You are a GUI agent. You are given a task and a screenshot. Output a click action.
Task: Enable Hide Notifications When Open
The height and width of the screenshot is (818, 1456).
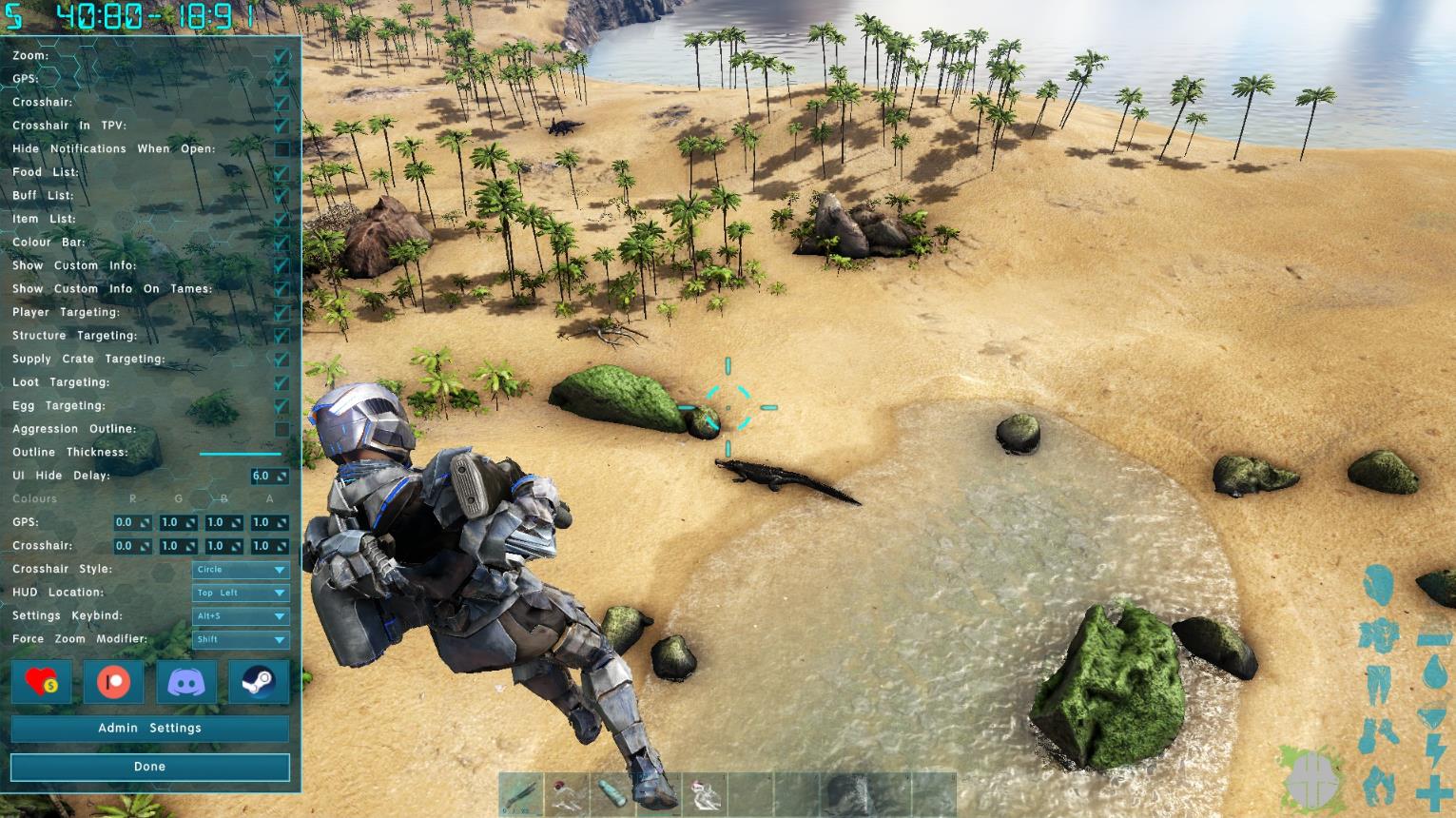[x=281, y=149]
